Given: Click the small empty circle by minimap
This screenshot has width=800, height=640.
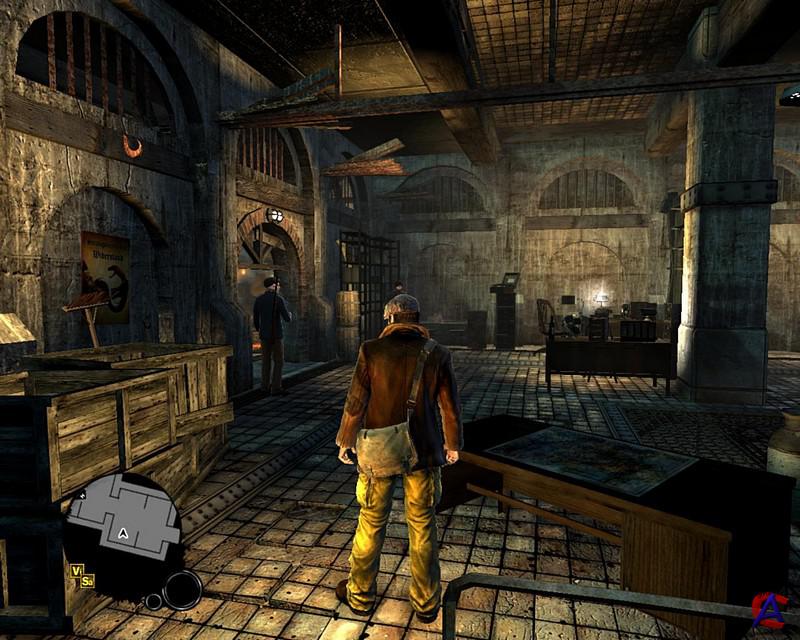Looking at the screenshot, I should coord(153,601).
